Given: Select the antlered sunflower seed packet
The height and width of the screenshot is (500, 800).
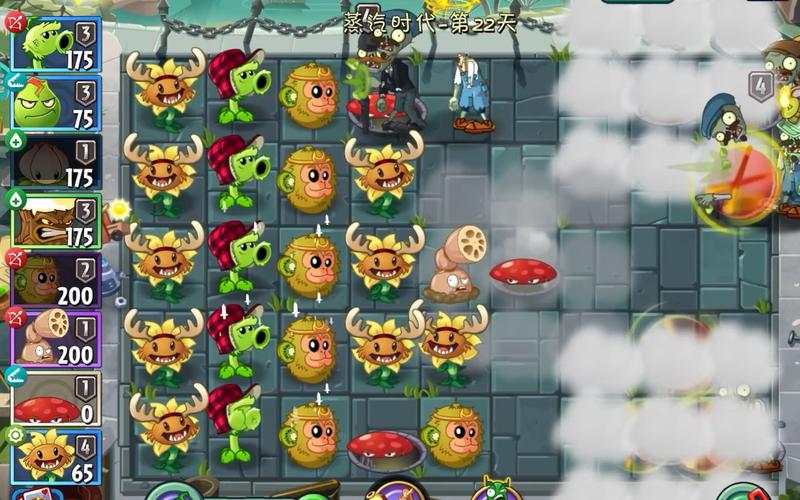Looking at the screenshot, I should [x=55, y=455].
